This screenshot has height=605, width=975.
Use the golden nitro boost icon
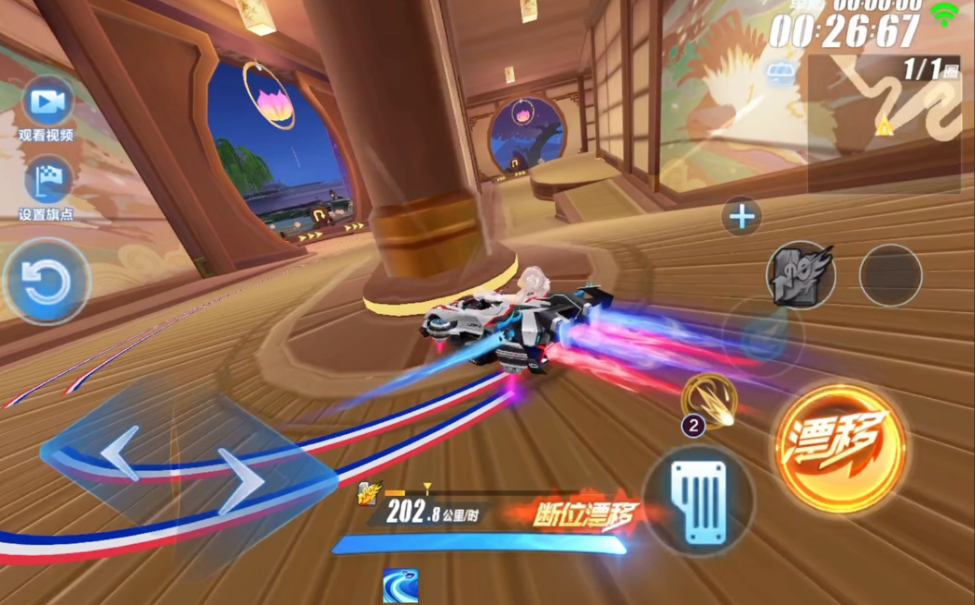[x=710, y=400]
